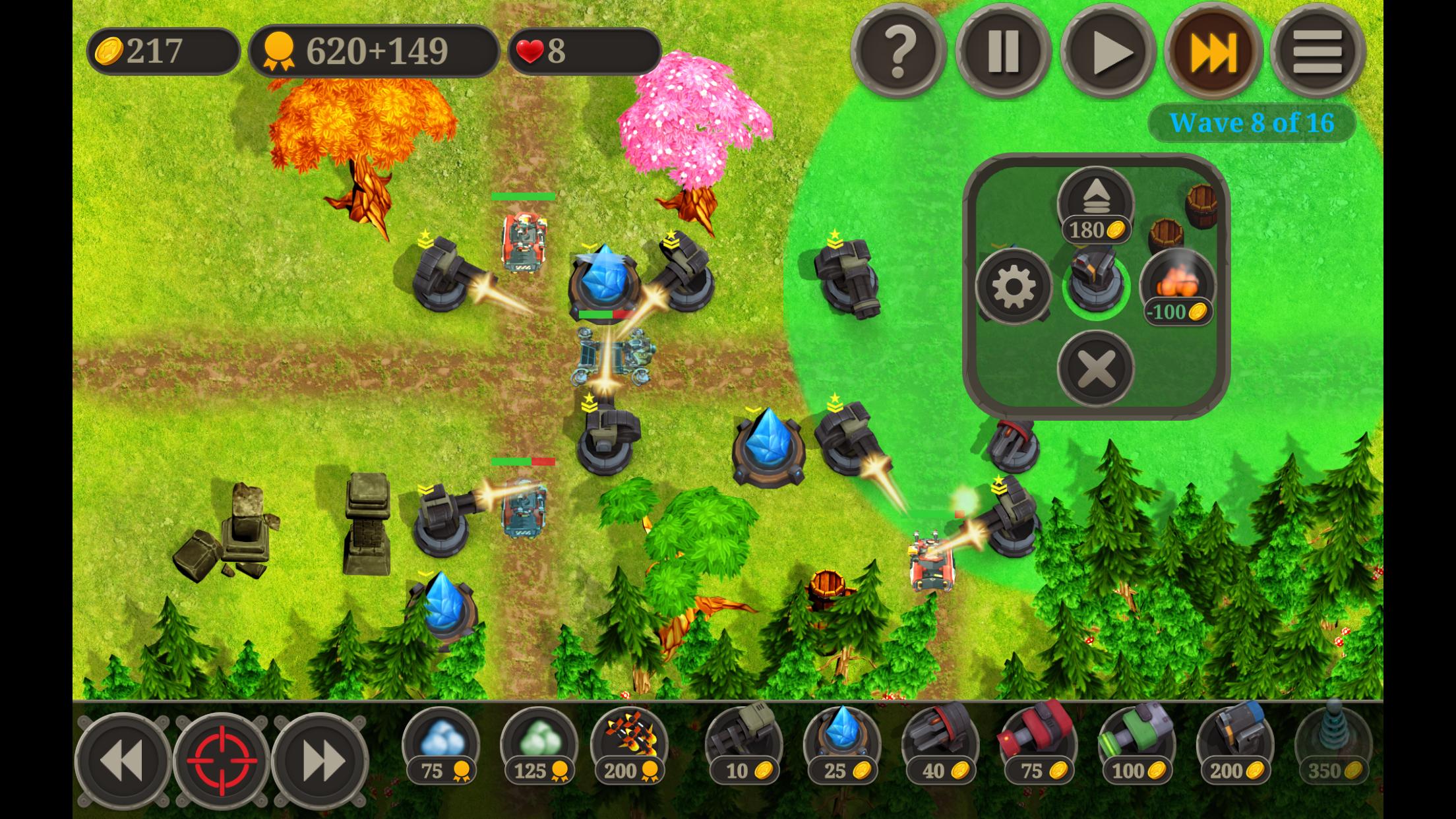Open the question mark help button
1456x819 pixels.
tap(898, 51)
